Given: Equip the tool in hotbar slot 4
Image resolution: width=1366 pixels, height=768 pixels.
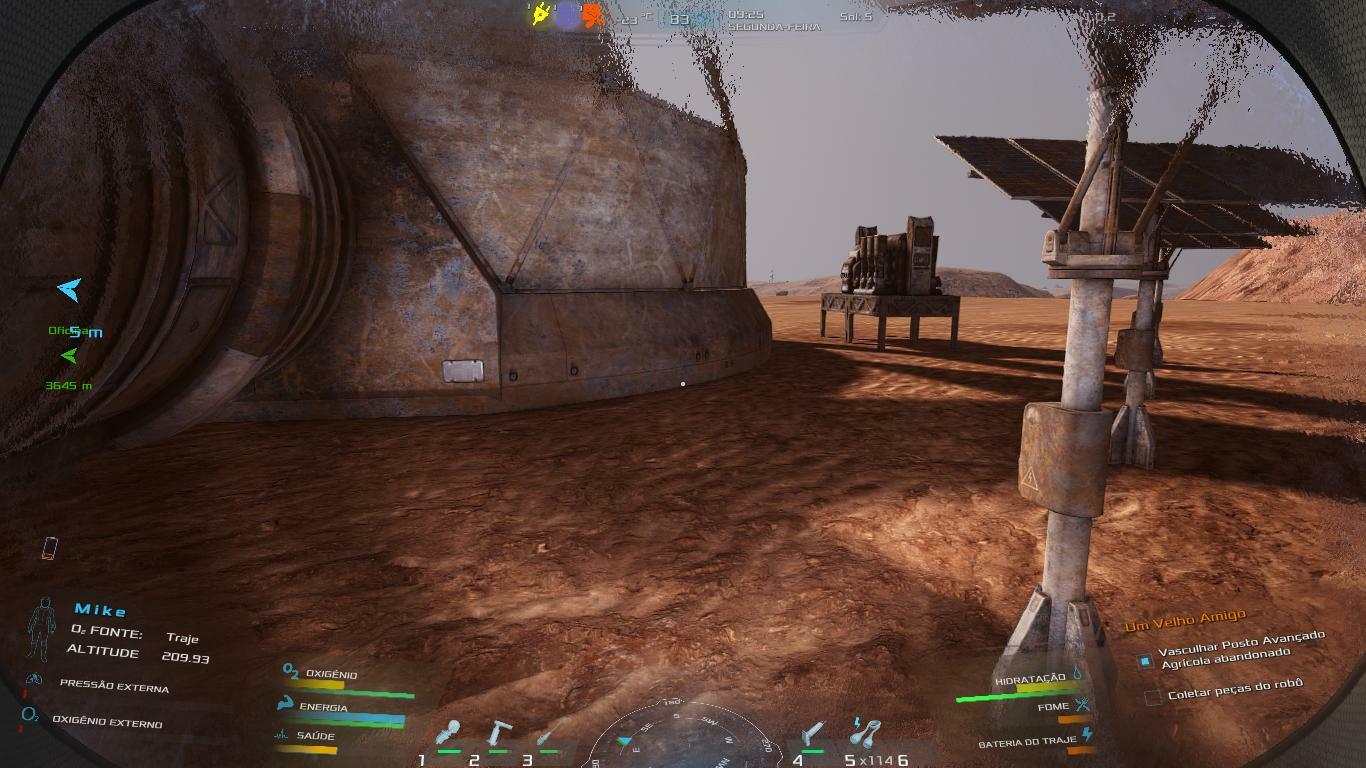Looking at the screenshot, I should (x=815, y=734).
